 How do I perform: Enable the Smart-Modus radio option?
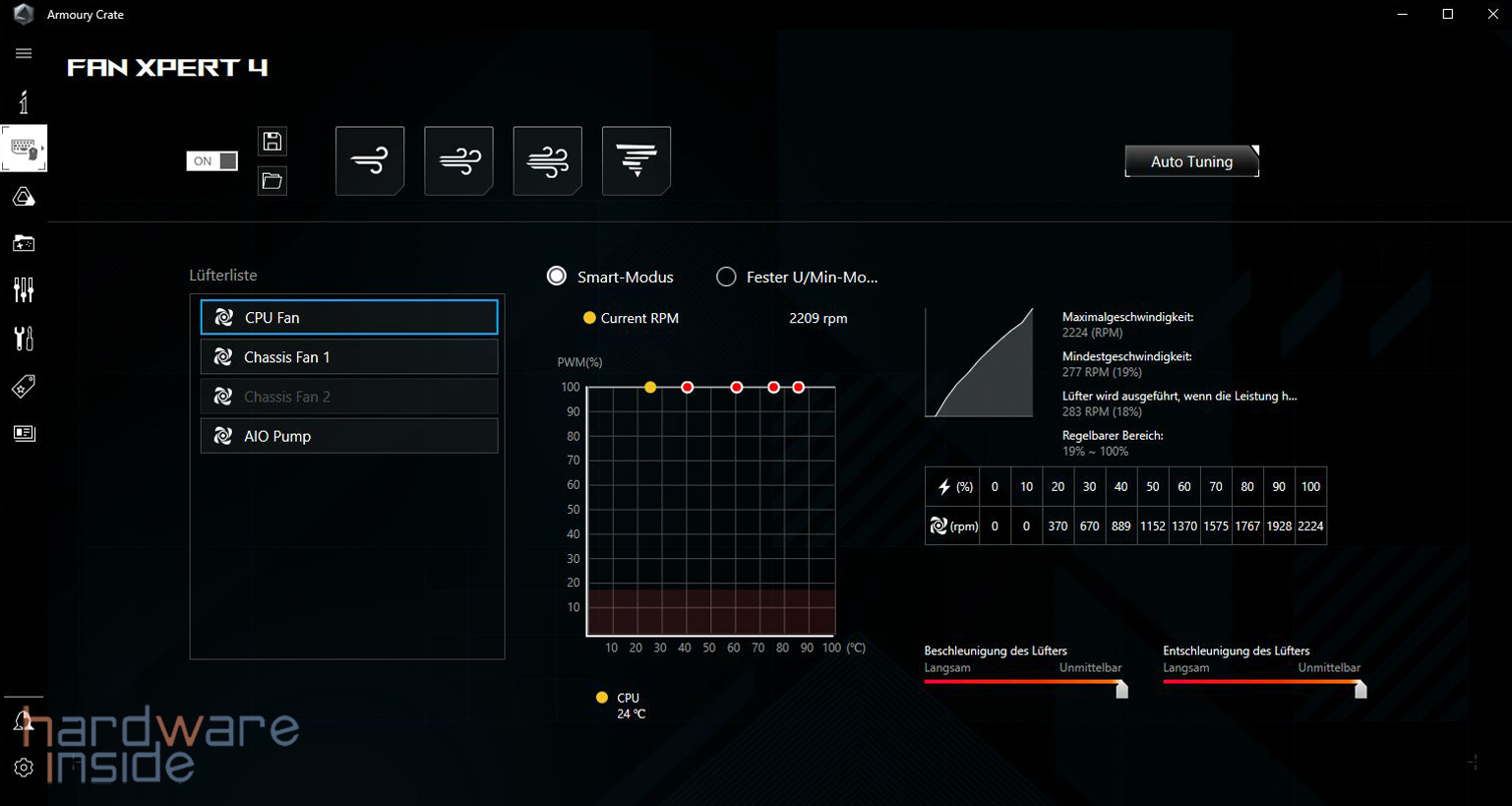tap(557, 277)
